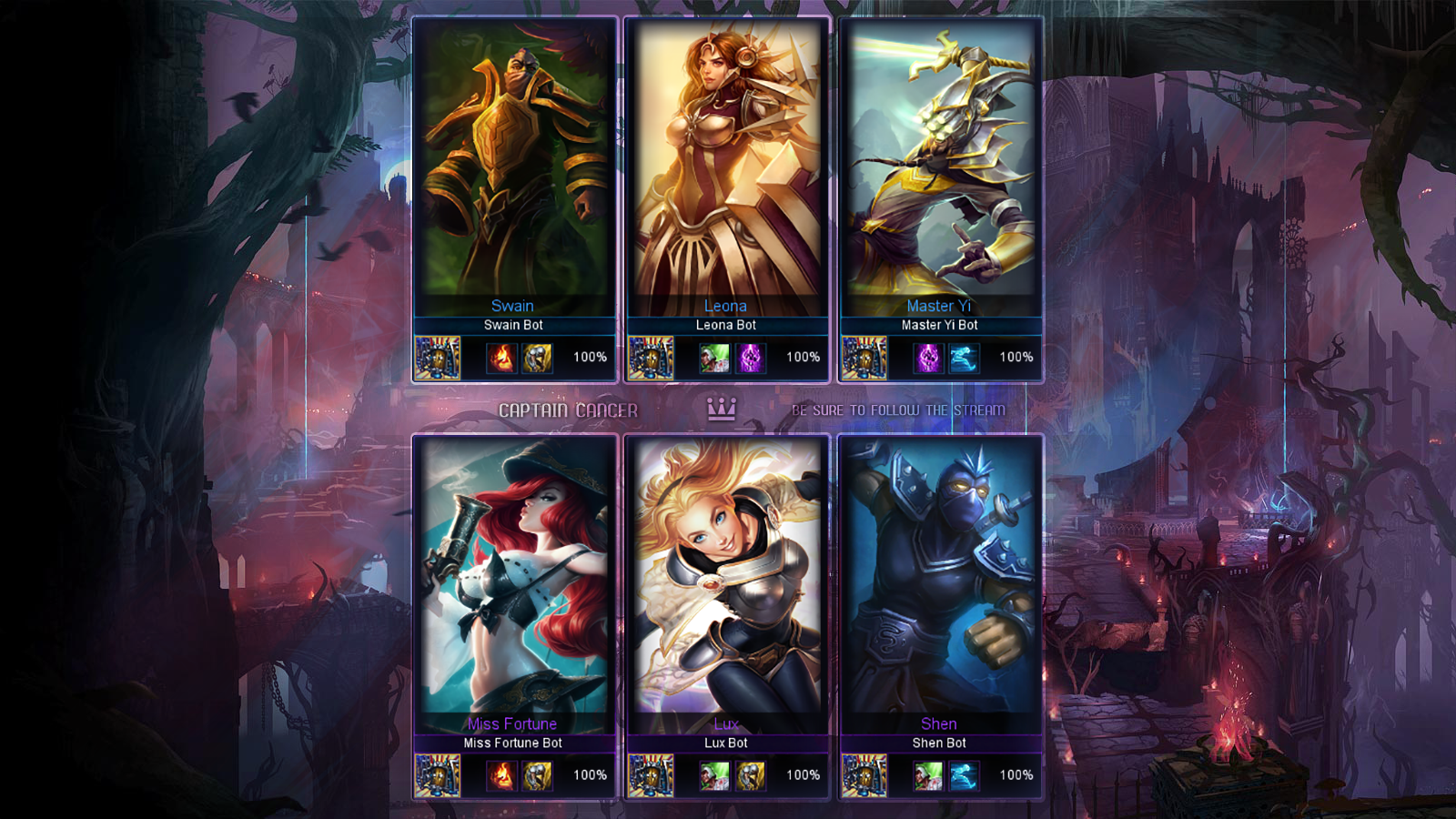The height and width of the screenshot is (819, 1456).
Task: Click the CAPTAIN CANCER team label
Action: 569,409
